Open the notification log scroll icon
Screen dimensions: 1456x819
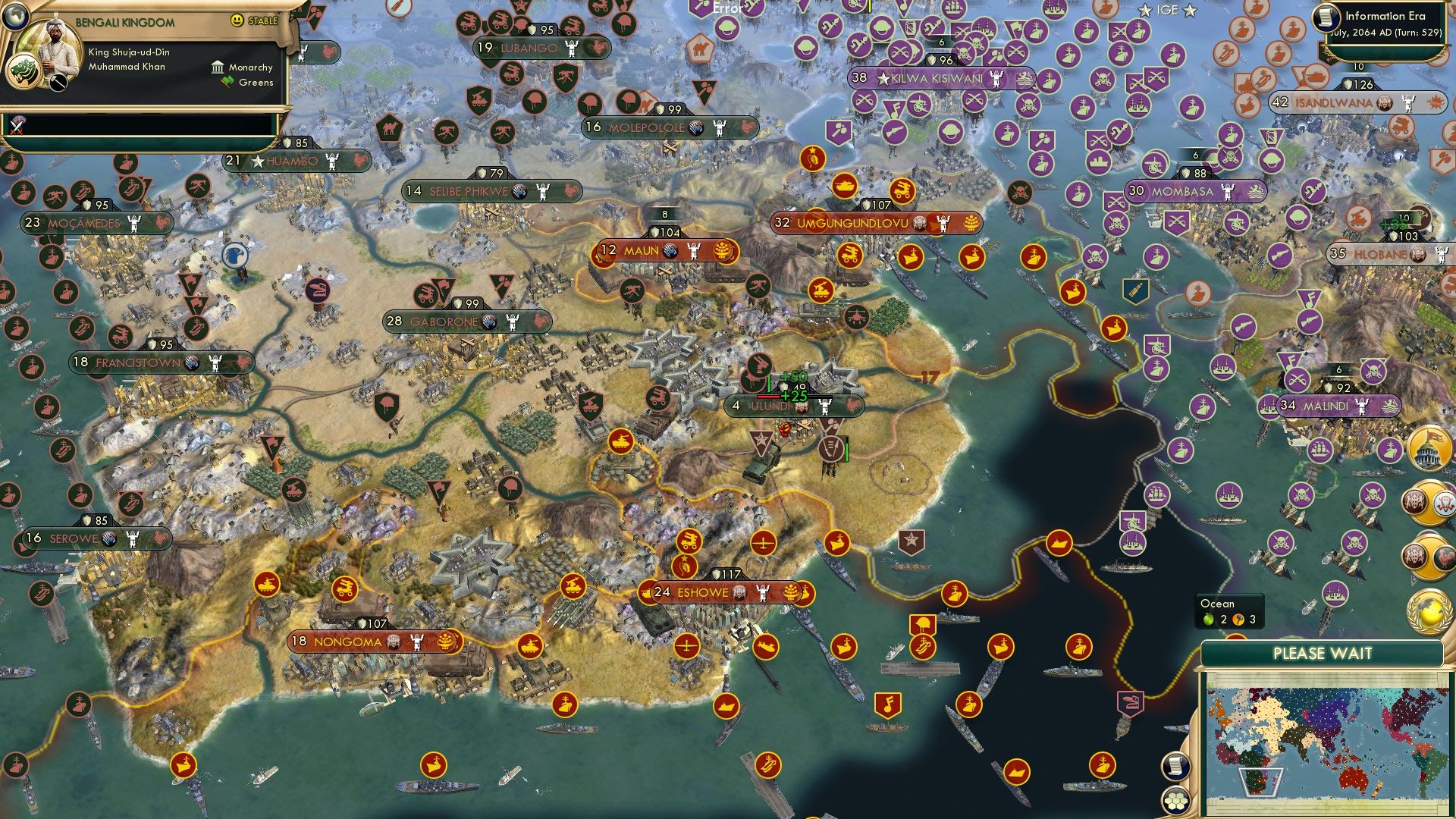[x=1177, y=767]
